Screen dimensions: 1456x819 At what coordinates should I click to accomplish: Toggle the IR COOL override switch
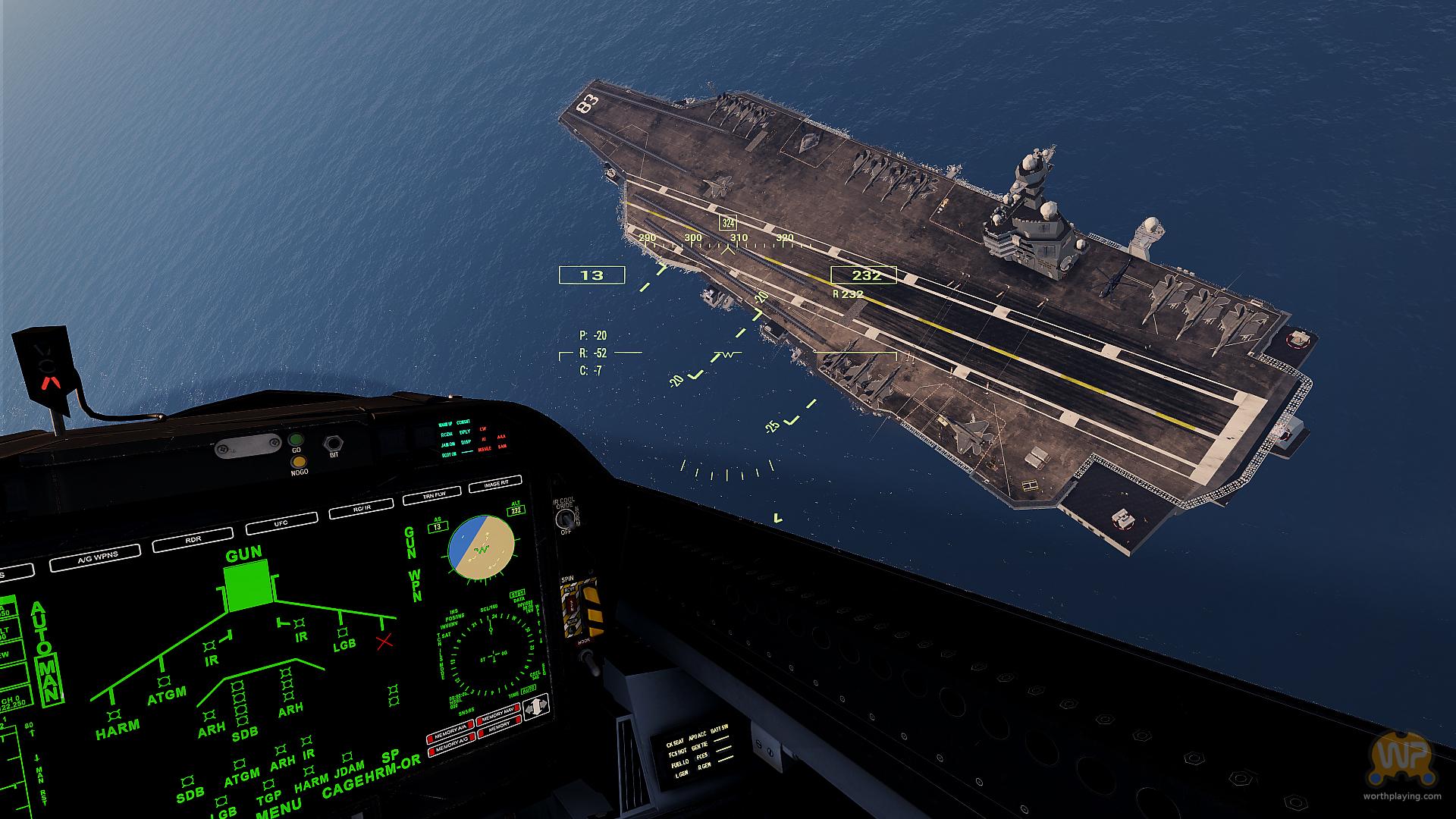click(x=564, y=519)
